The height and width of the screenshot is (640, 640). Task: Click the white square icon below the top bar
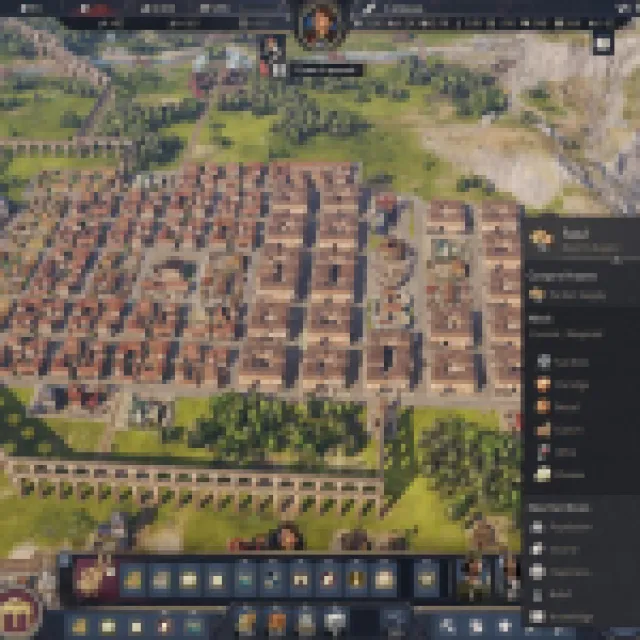coord(603,43)
